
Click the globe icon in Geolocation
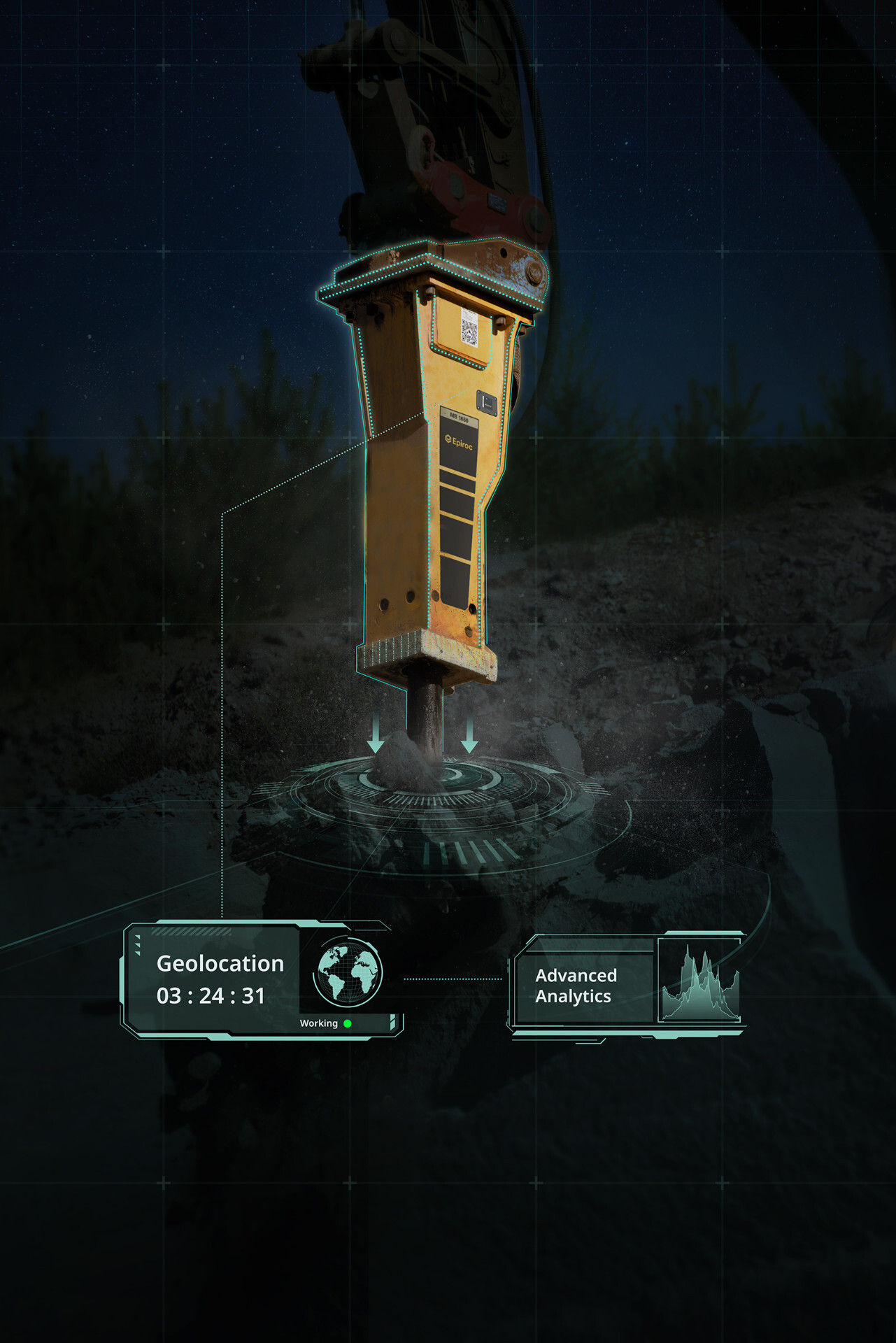348,972
